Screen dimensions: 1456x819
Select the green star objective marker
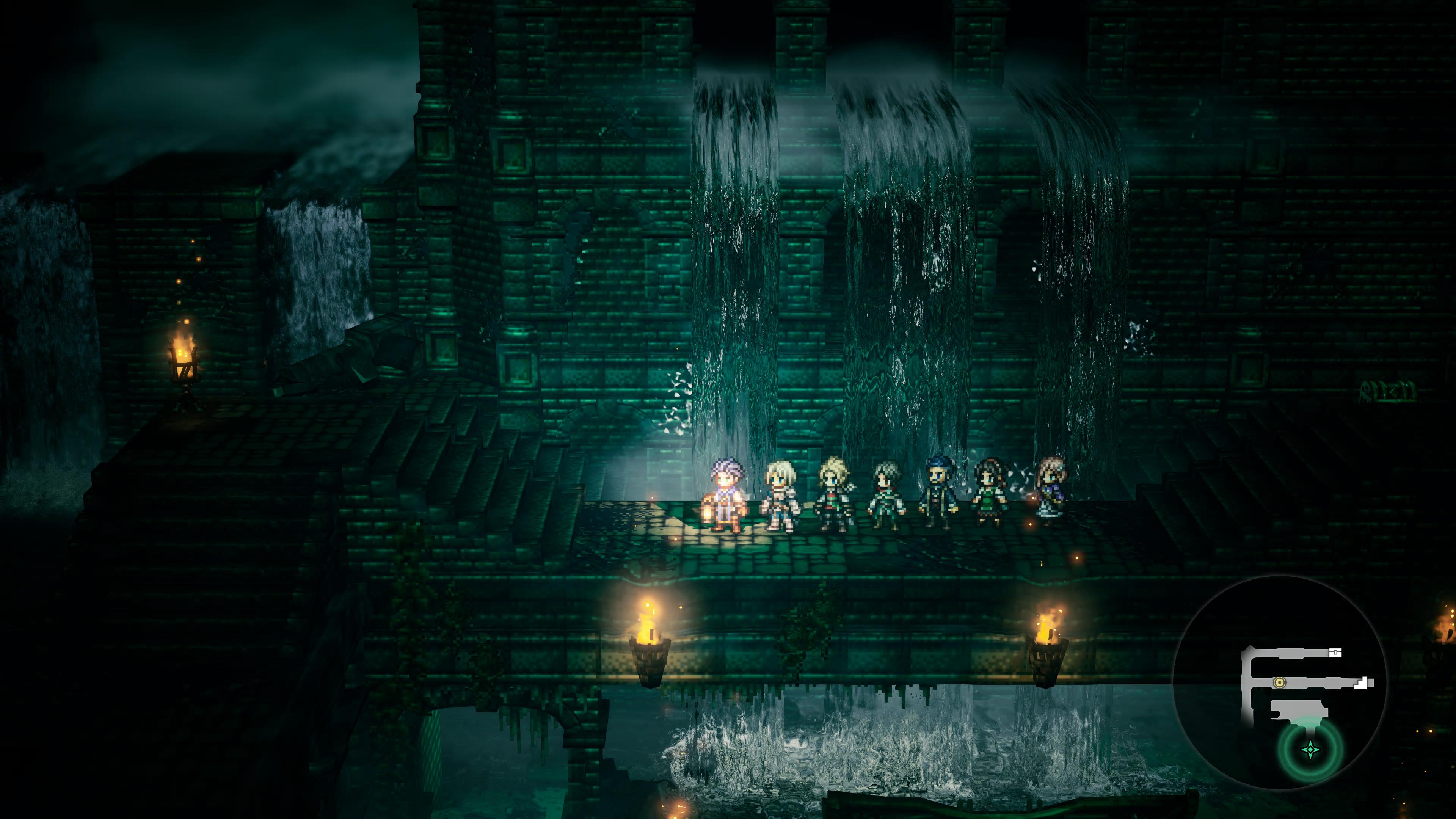tap(1310, 750)
